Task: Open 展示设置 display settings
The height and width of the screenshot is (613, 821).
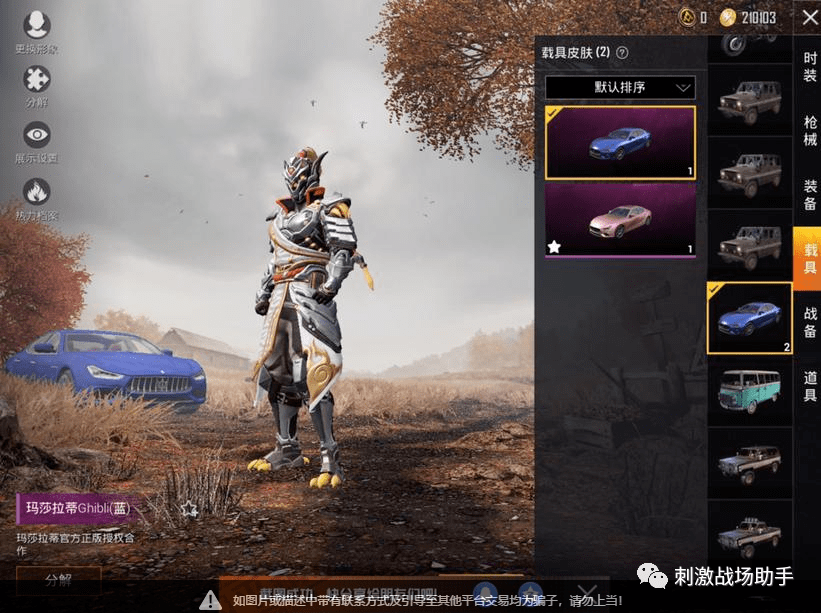Action: 37,142
